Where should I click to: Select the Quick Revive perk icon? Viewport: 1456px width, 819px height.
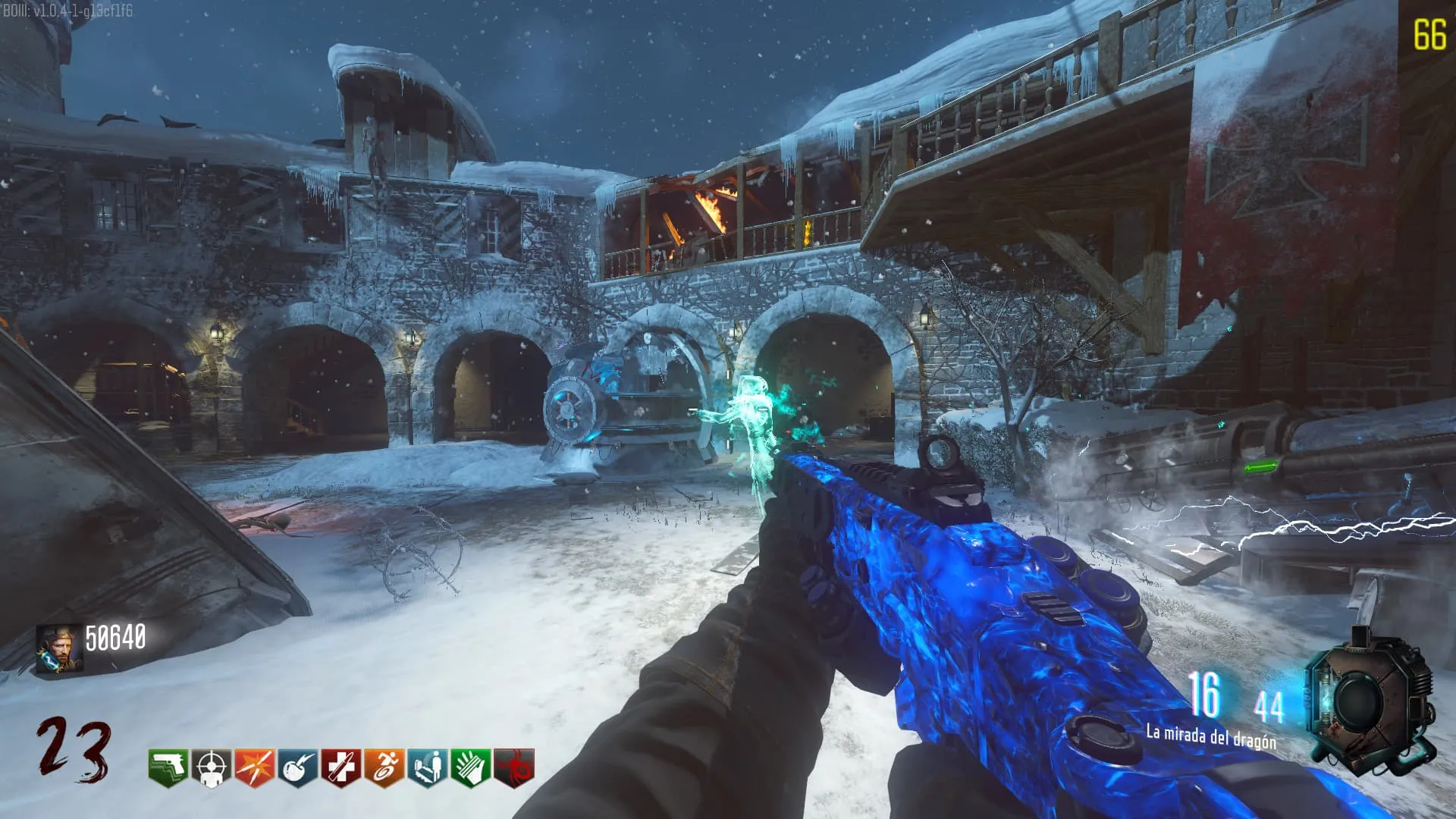click(x=428, y=768)
